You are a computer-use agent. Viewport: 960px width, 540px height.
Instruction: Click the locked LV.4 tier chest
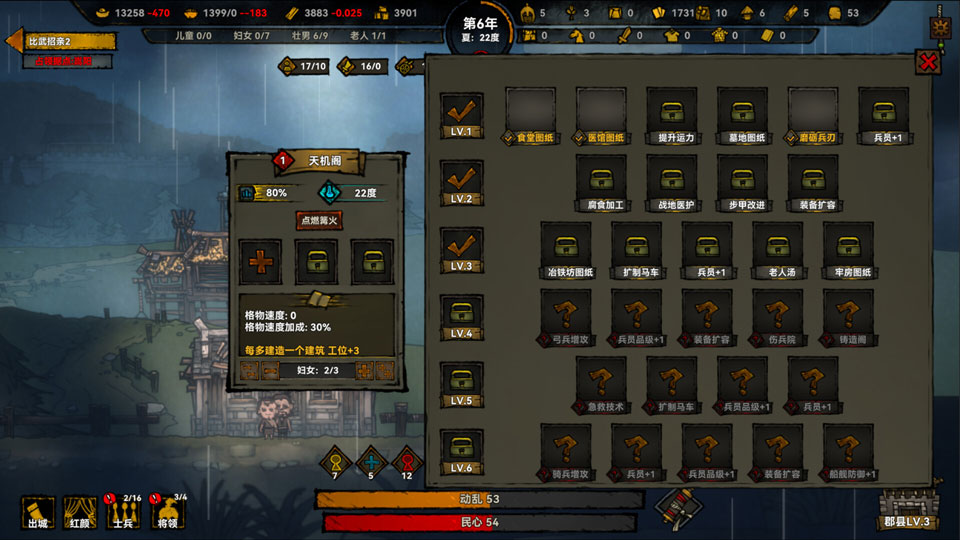461,316
